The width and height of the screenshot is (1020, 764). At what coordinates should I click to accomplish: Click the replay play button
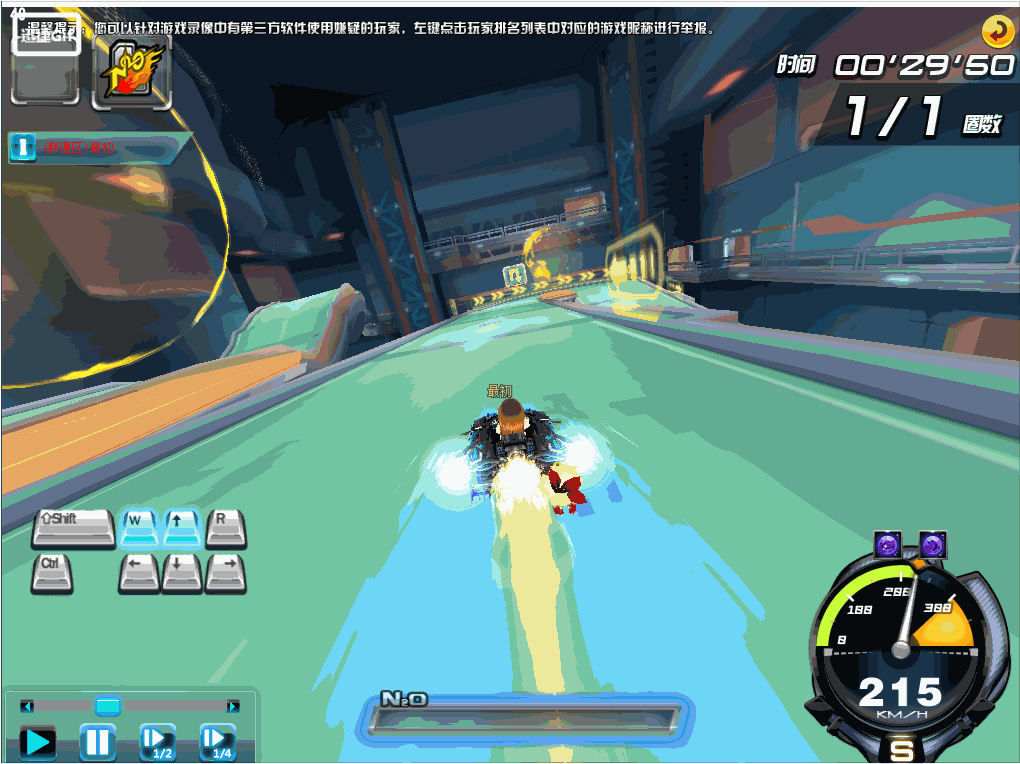[38, 742]
